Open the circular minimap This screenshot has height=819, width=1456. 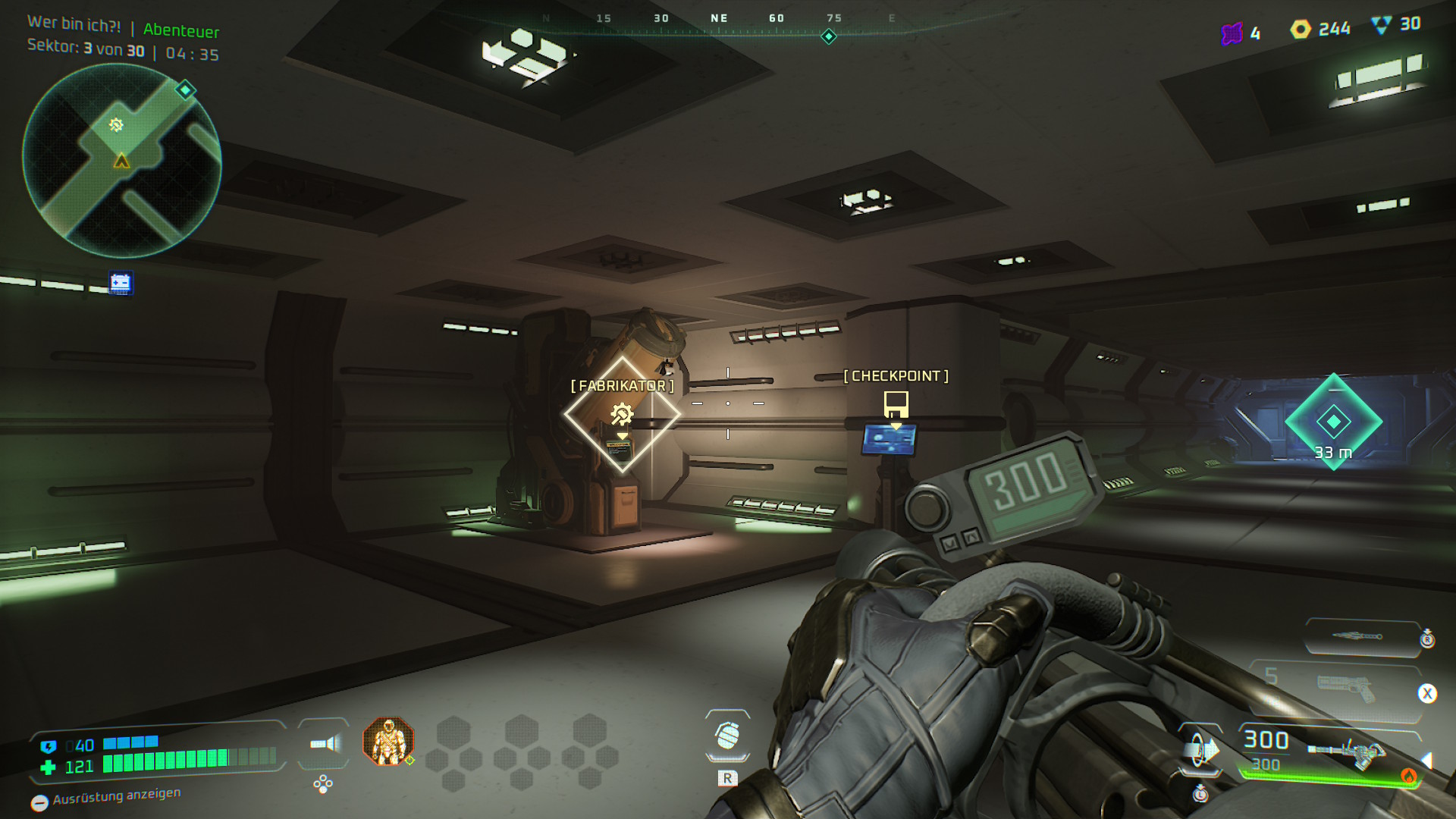pyautogui.click(x=121, y=161)
